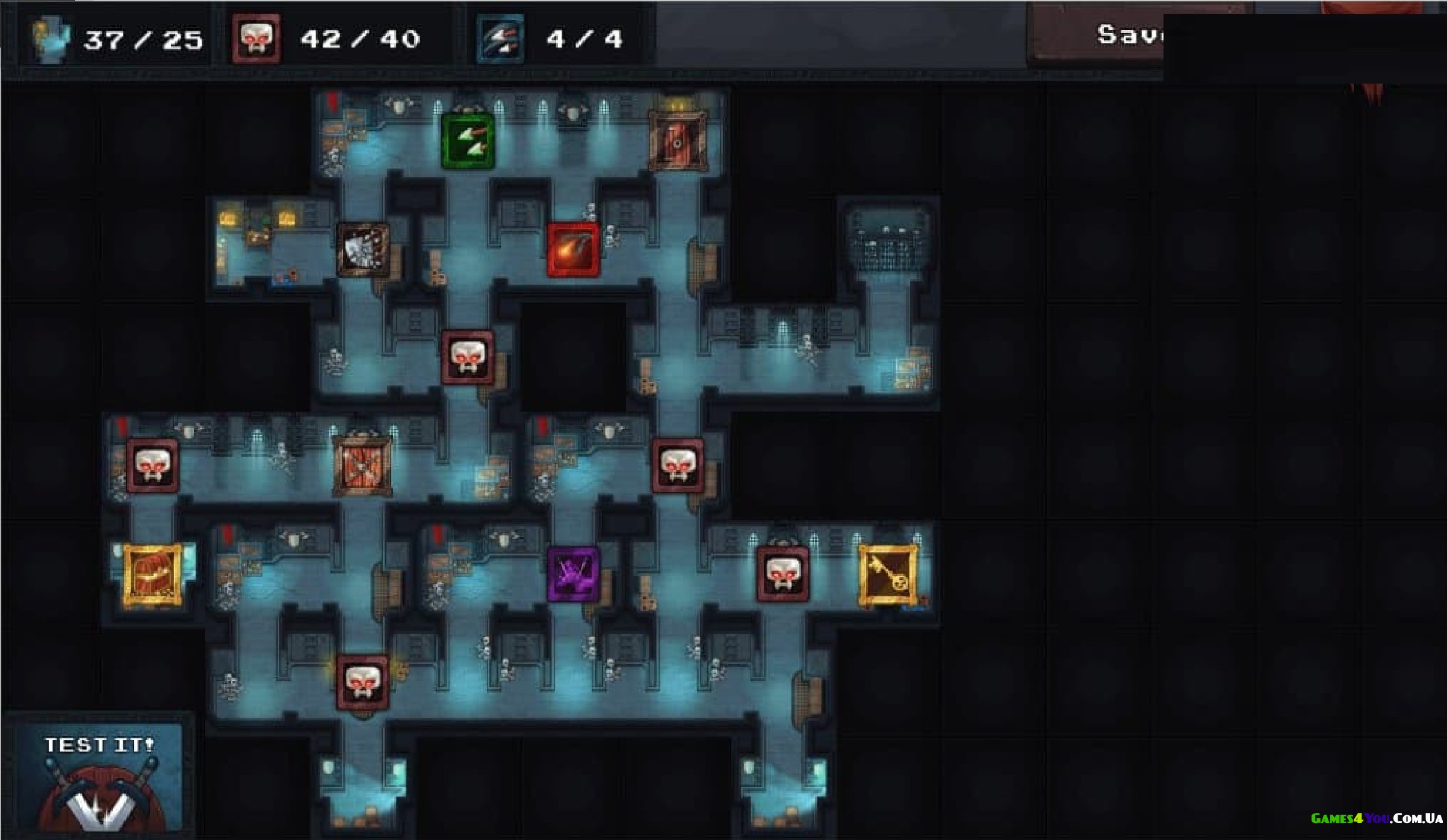This screenshot has height=840, width=1447.
Task: Select the red fireball trap tile
Action: pos(573,250)
